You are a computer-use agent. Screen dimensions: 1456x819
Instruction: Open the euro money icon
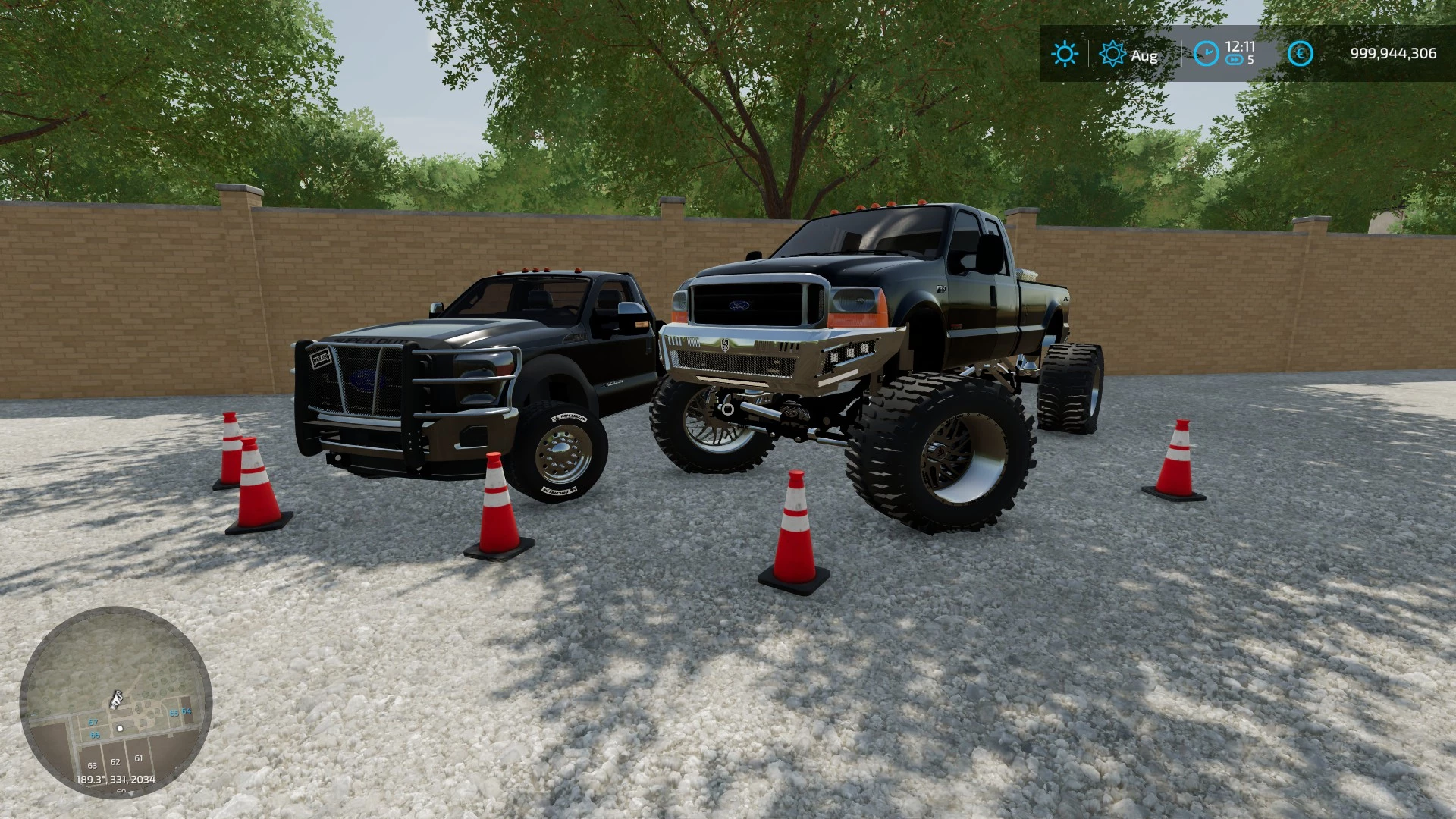coord(1300,53)
